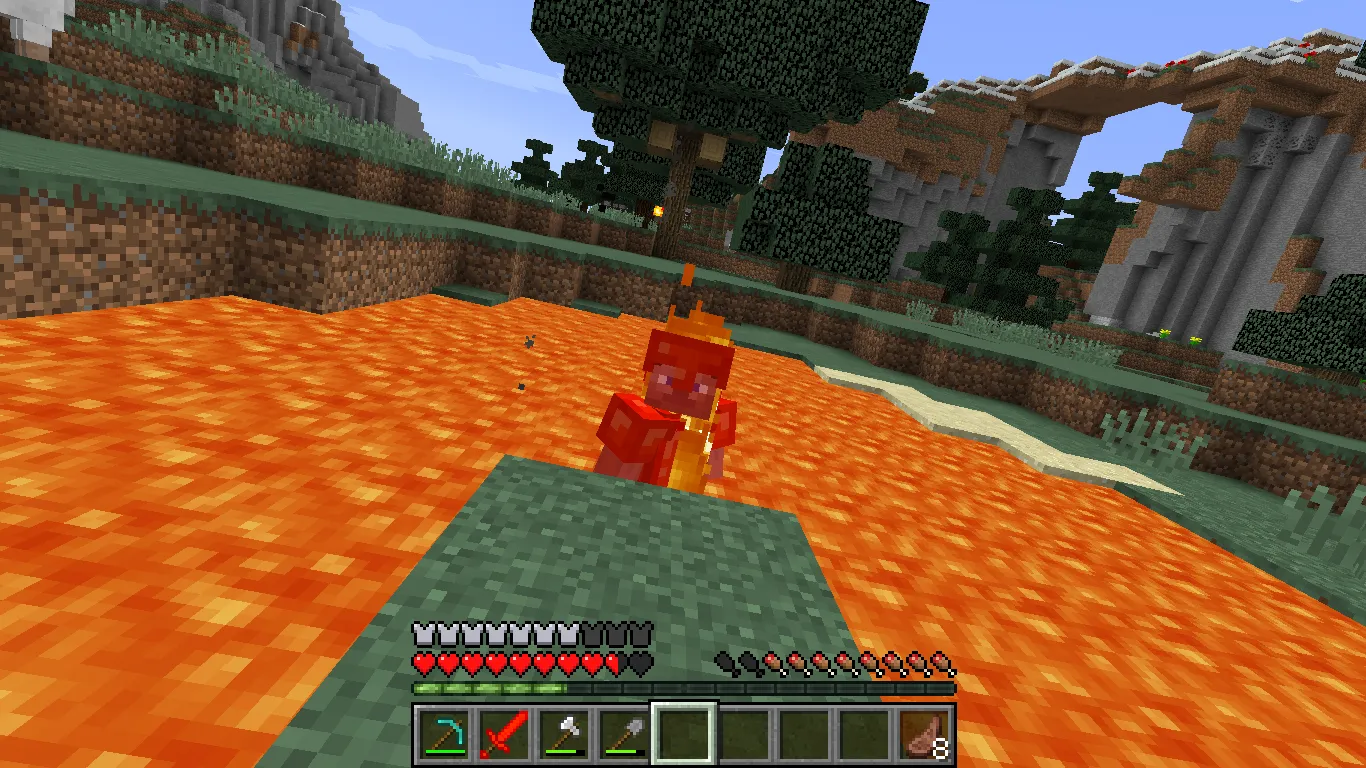Select the stone shovel in the hotbar

624,731
